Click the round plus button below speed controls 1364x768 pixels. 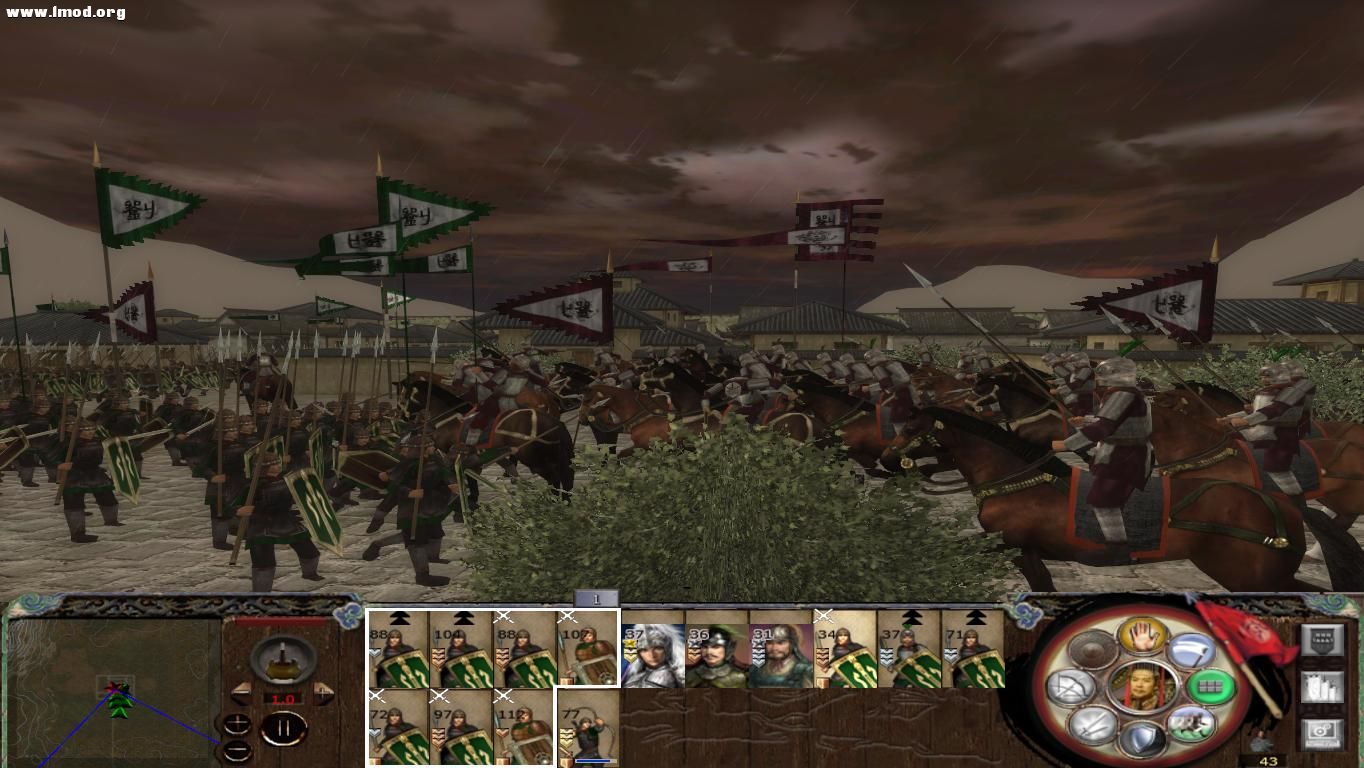[237, 721]
